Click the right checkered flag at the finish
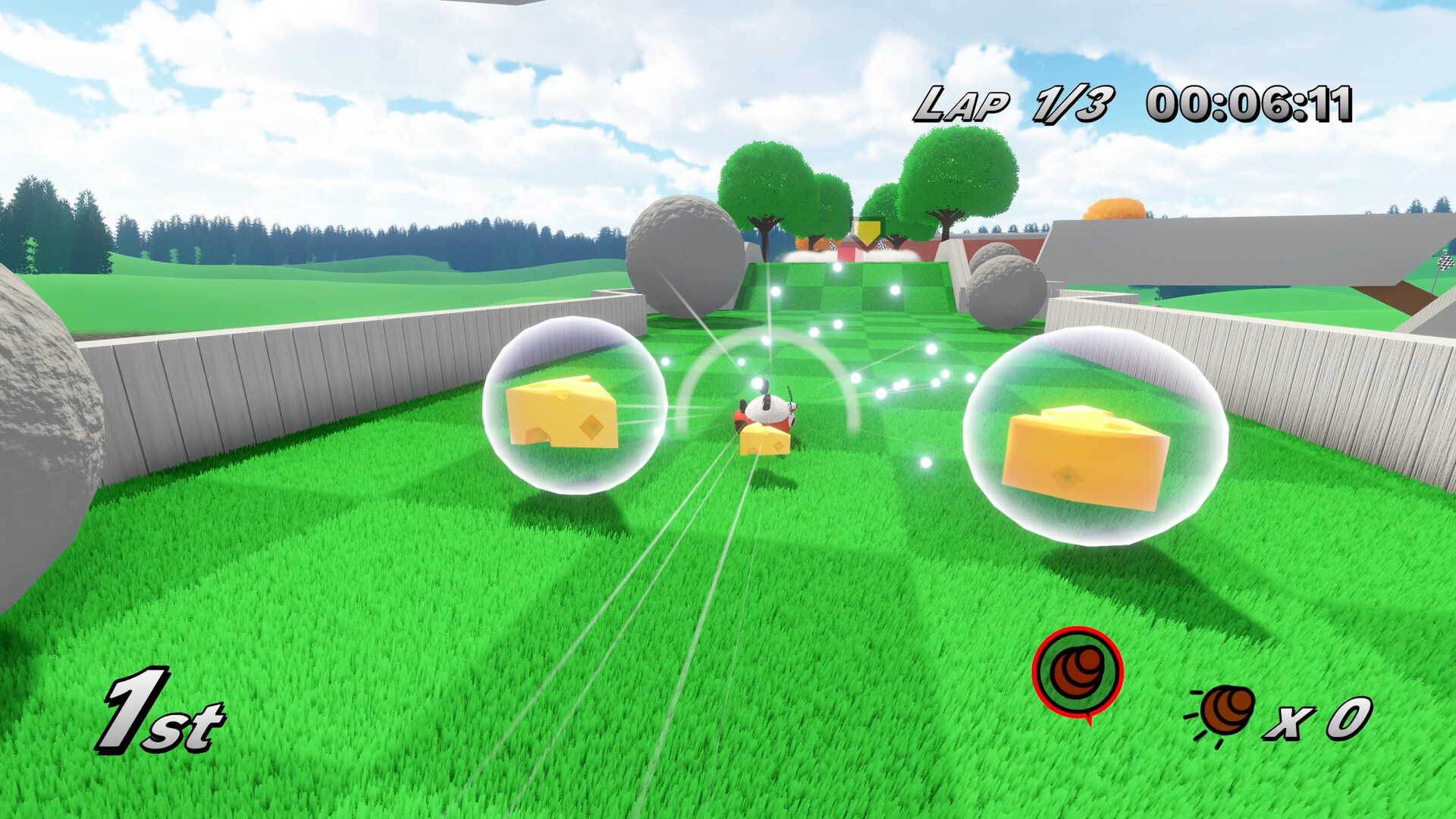1456x819 pixels. [883, 245]
